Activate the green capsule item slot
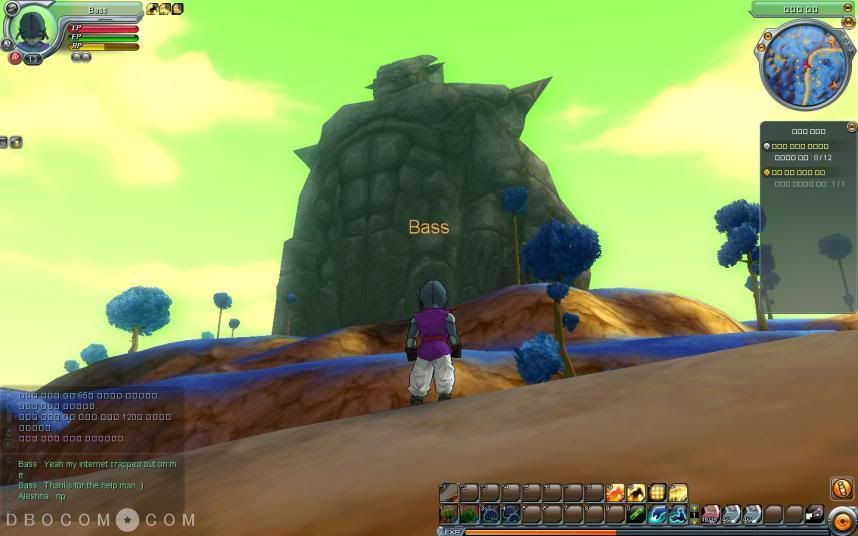 coord(636,514)
